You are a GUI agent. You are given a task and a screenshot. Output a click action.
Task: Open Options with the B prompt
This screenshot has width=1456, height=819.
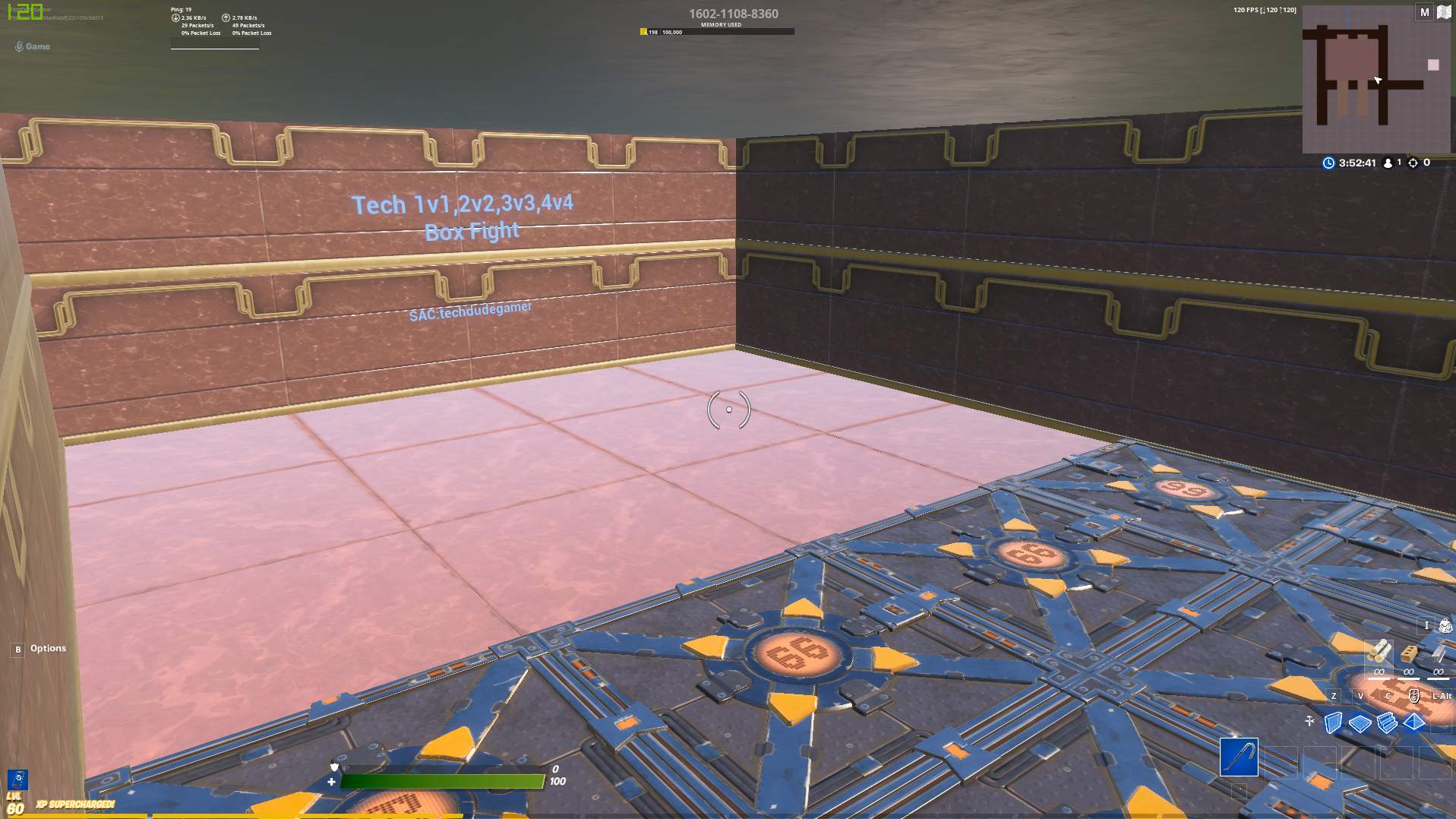[x=17, y=649]
